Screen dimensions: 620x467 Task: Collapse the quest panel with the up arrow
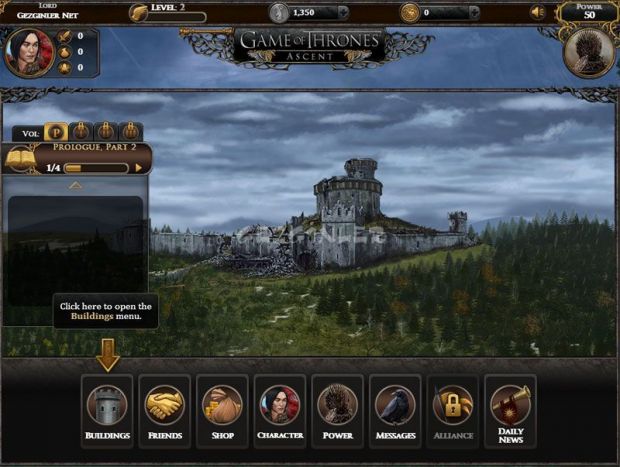pyautogui.click(x=75, y=185)
